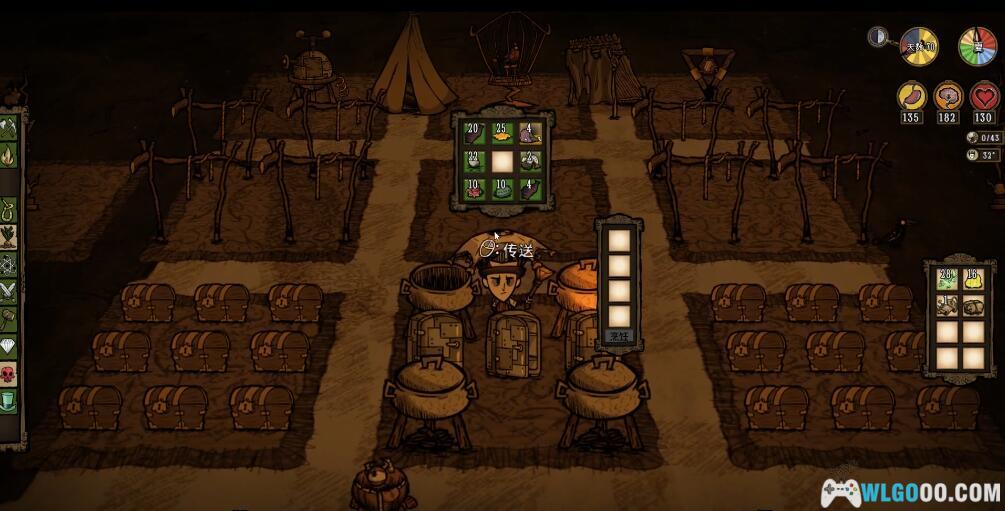Open the Magic tab with red skull
The width and height of the screenshot is (1005, 511).
pyautogui.click(x=8, y=373)
